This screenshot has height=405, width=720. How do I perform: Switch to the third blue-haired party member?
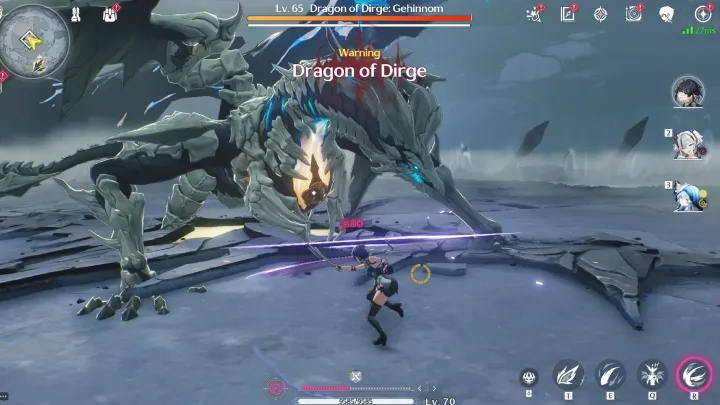pos(688,196)
